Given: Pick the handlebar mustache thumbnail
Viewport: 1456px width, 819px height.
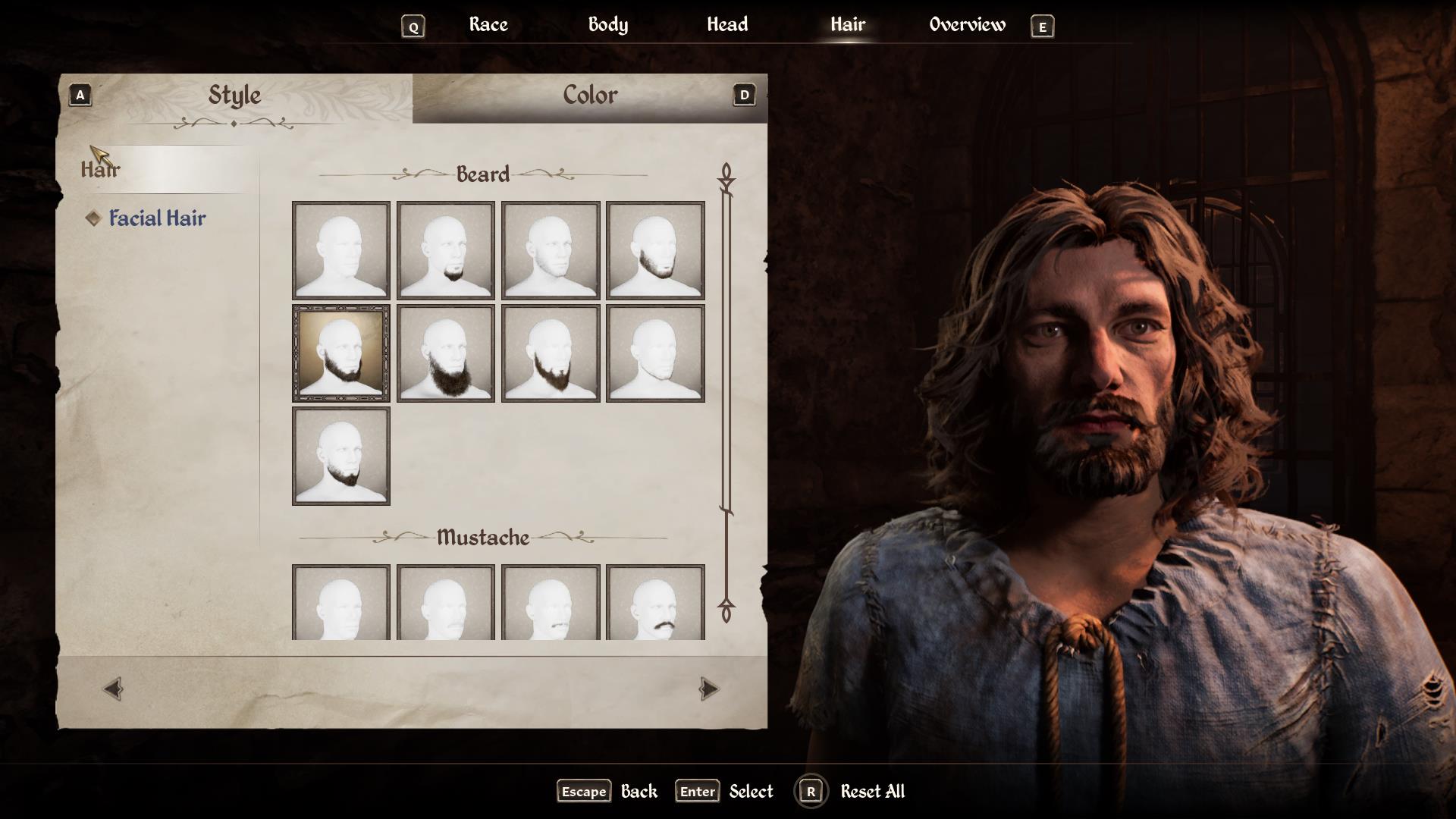Looking at the screenshot, I should coord(655,602).
